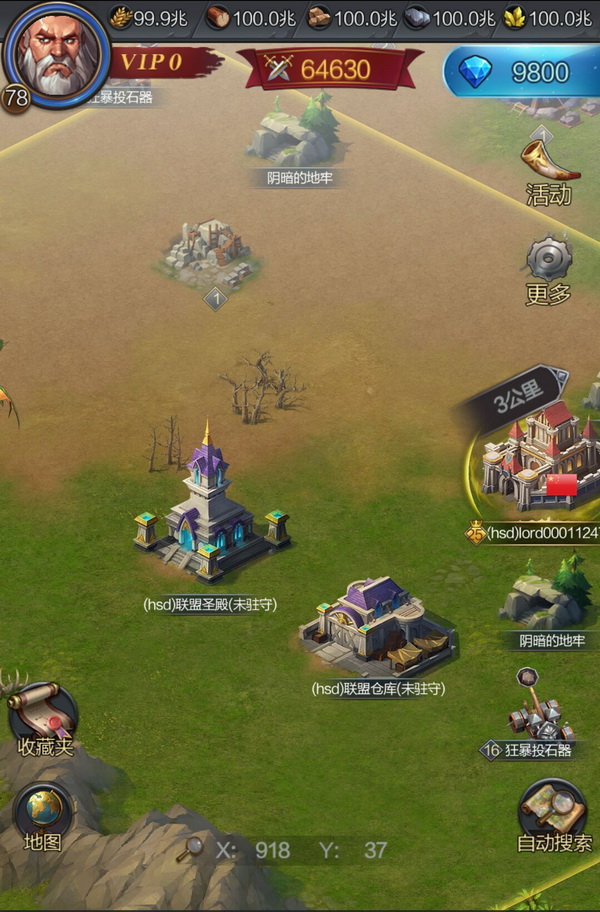Open the bearded lord avatar profile
600x912 pixels.
coord(55,52)
